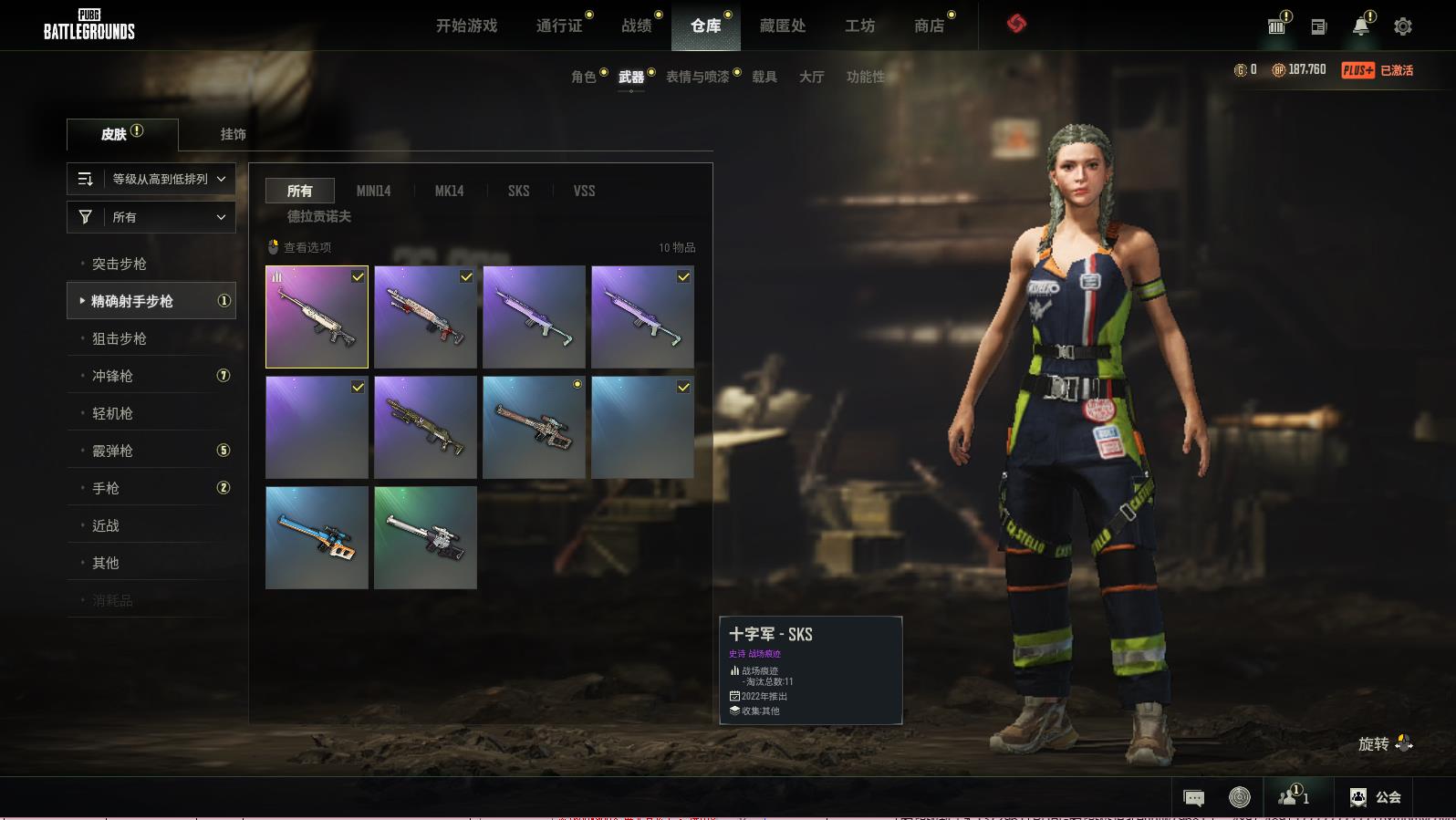Filter skins by MK14
This screenshot has width=1456, height=820.
[x=449, y=191]
